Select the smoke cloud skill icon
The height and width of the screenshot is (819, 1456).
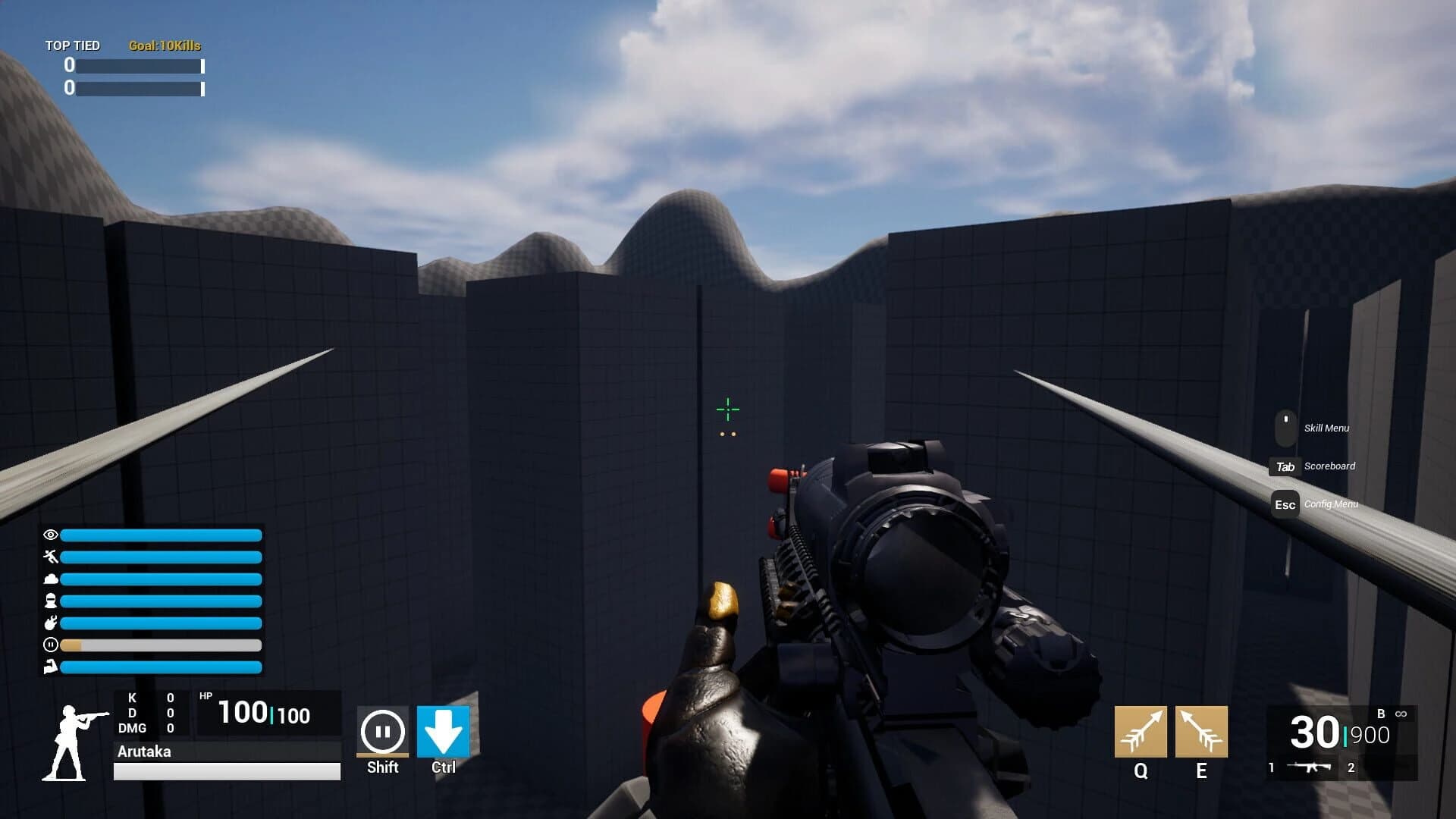(51, 579)
